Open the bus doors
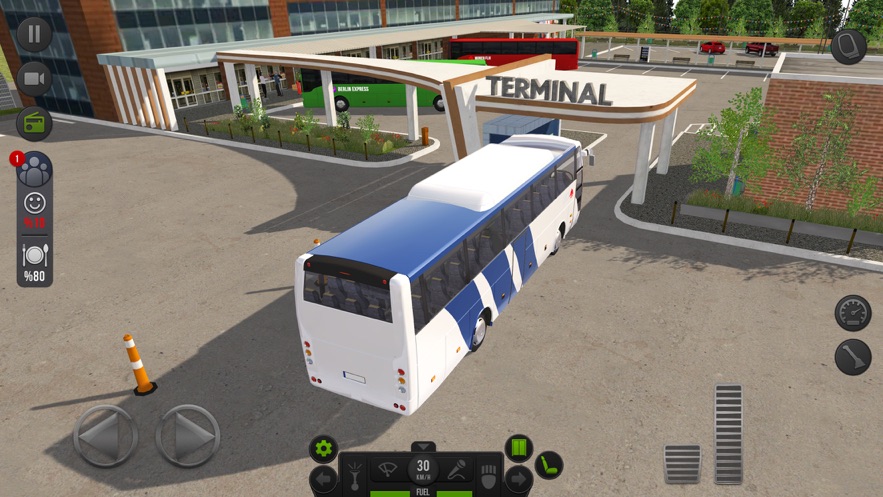The image size is (883, 497). coord(518,448)
